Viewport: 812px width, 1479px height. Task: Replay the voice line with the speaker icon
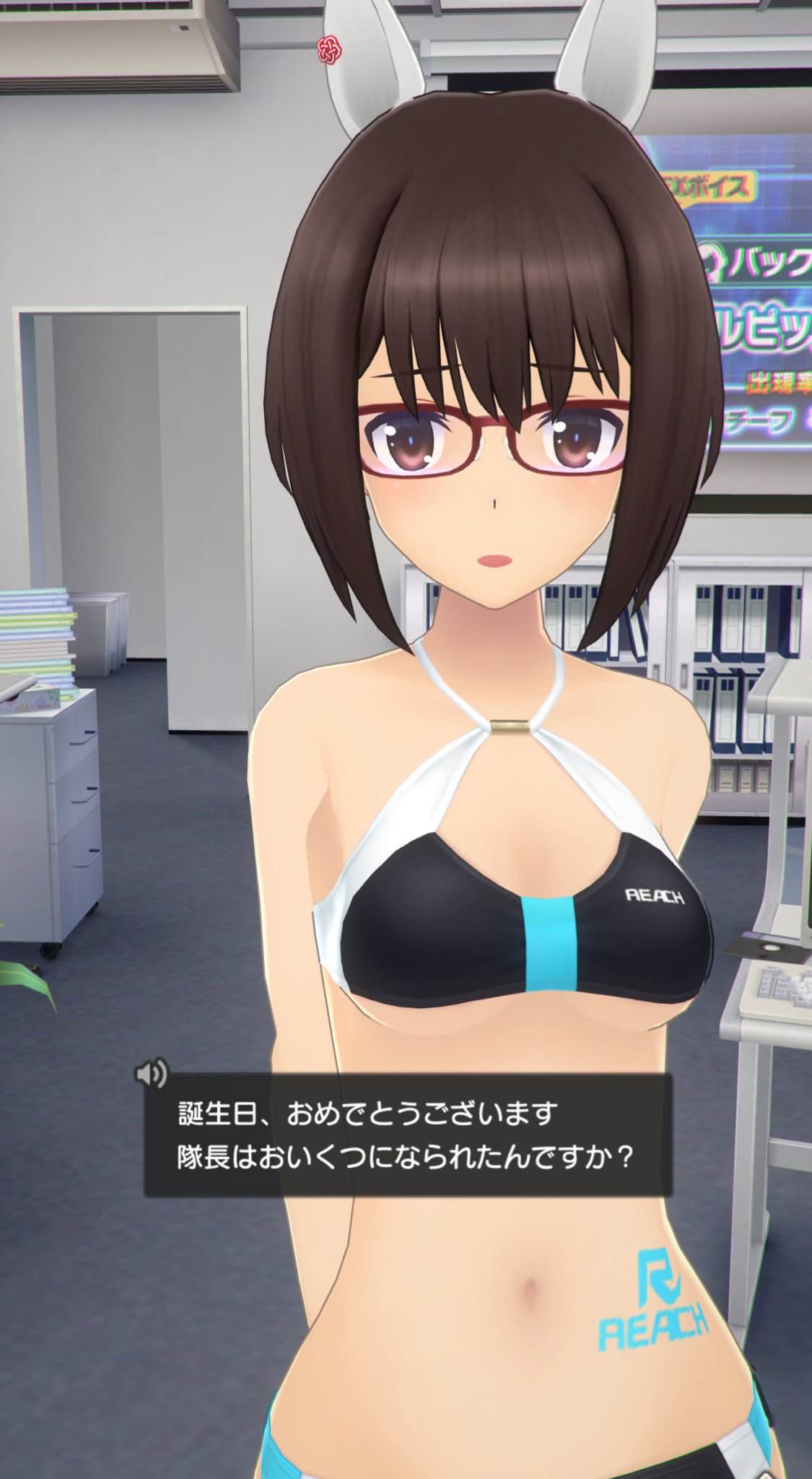(150, 1075)
